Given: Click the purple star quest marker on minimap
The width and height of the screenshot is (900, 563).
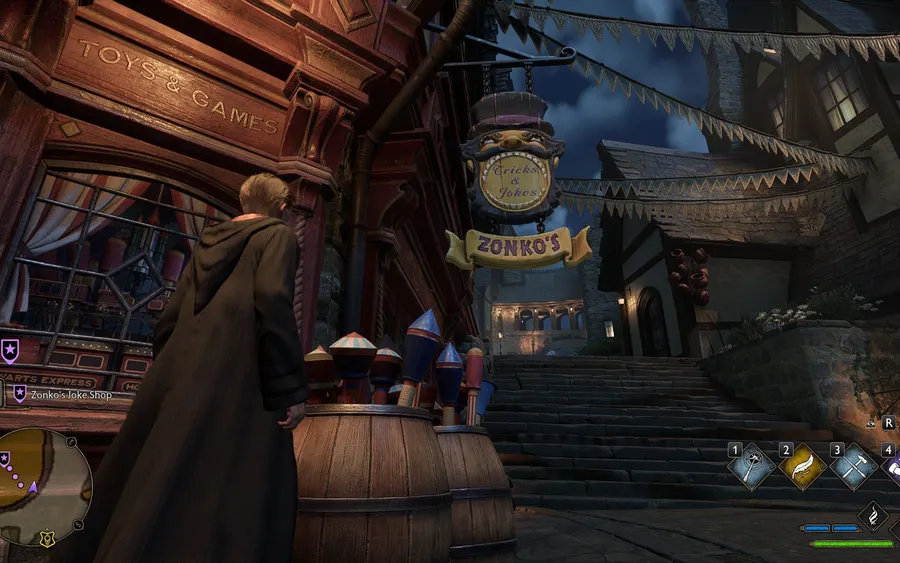Looking at the screenshot, I should pyautogui.click(x=6, y=460).
